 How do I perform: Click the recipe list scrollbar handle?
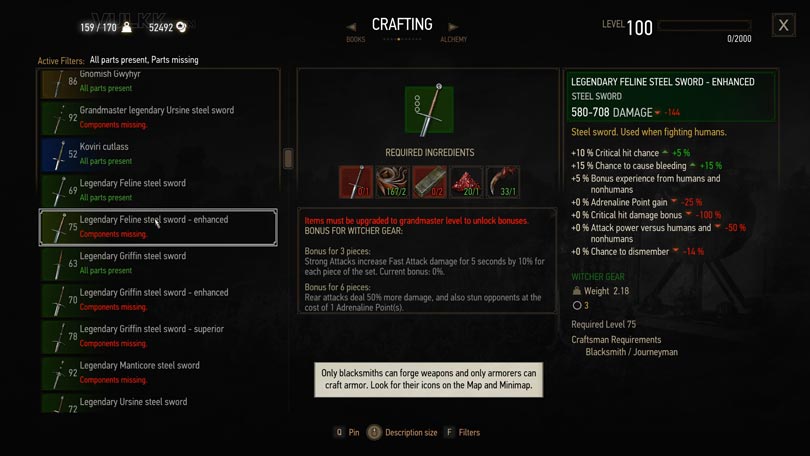pos(289,158)
